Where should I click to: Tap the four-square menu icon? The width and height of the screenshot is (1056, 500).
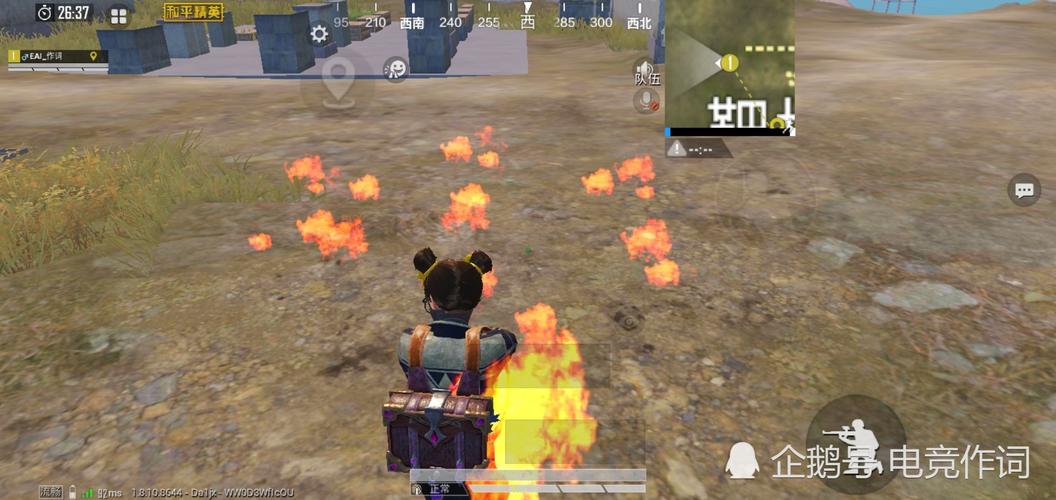119,15
